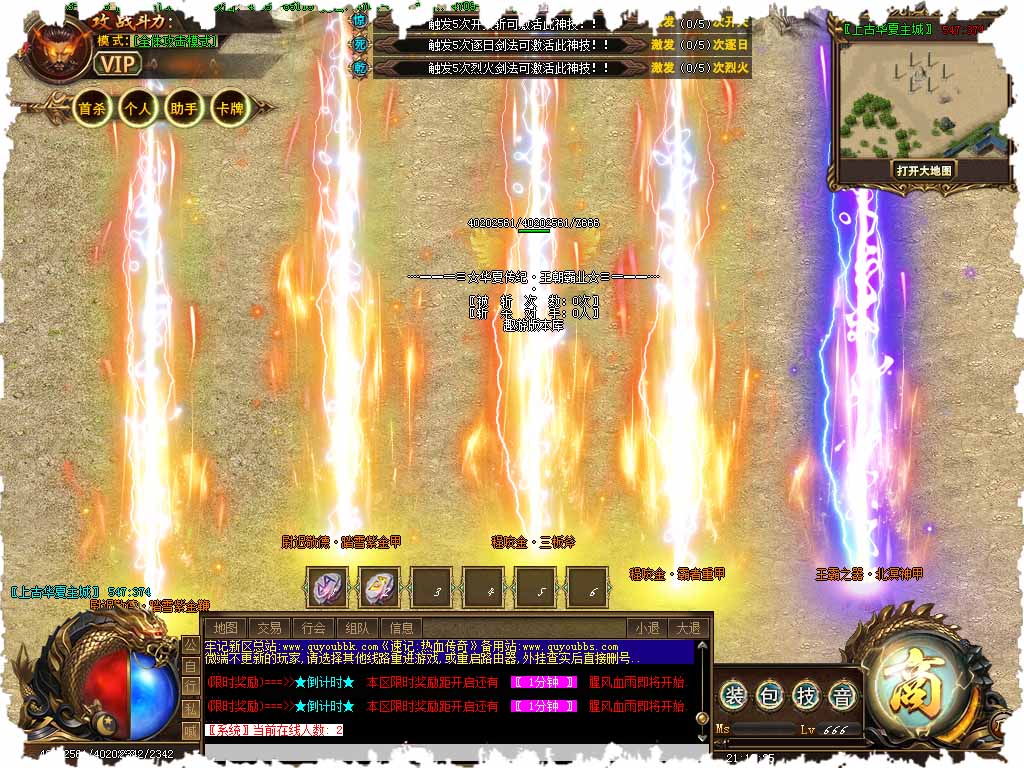Switch to the 交易 trade tab
The width and height of the screenshot is (1024, 768).
(x=269, y=628)
